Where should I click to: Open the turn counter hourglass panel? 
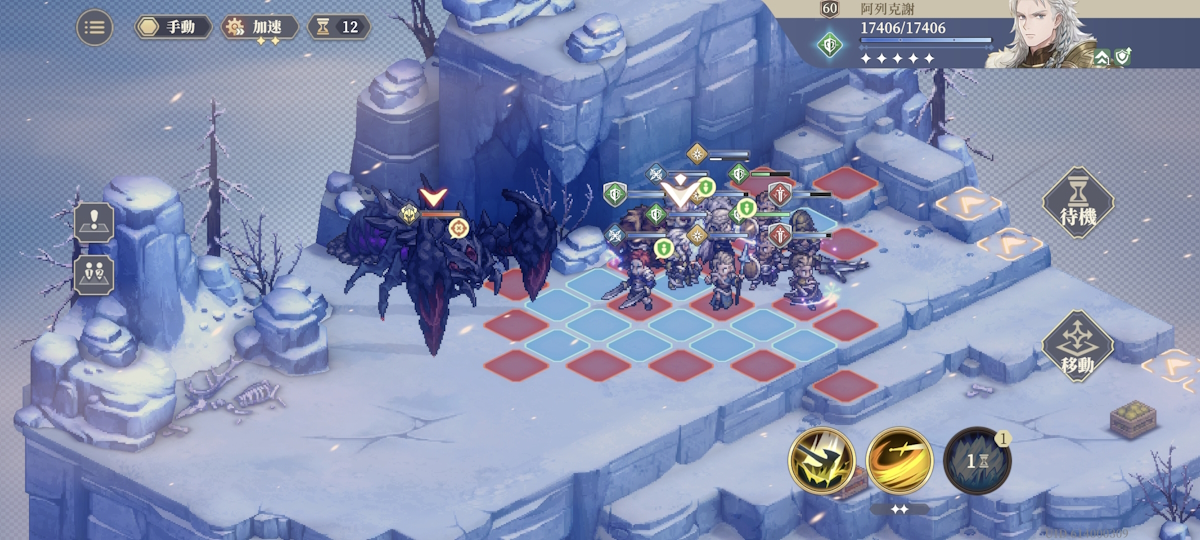[x=339, y=27]
